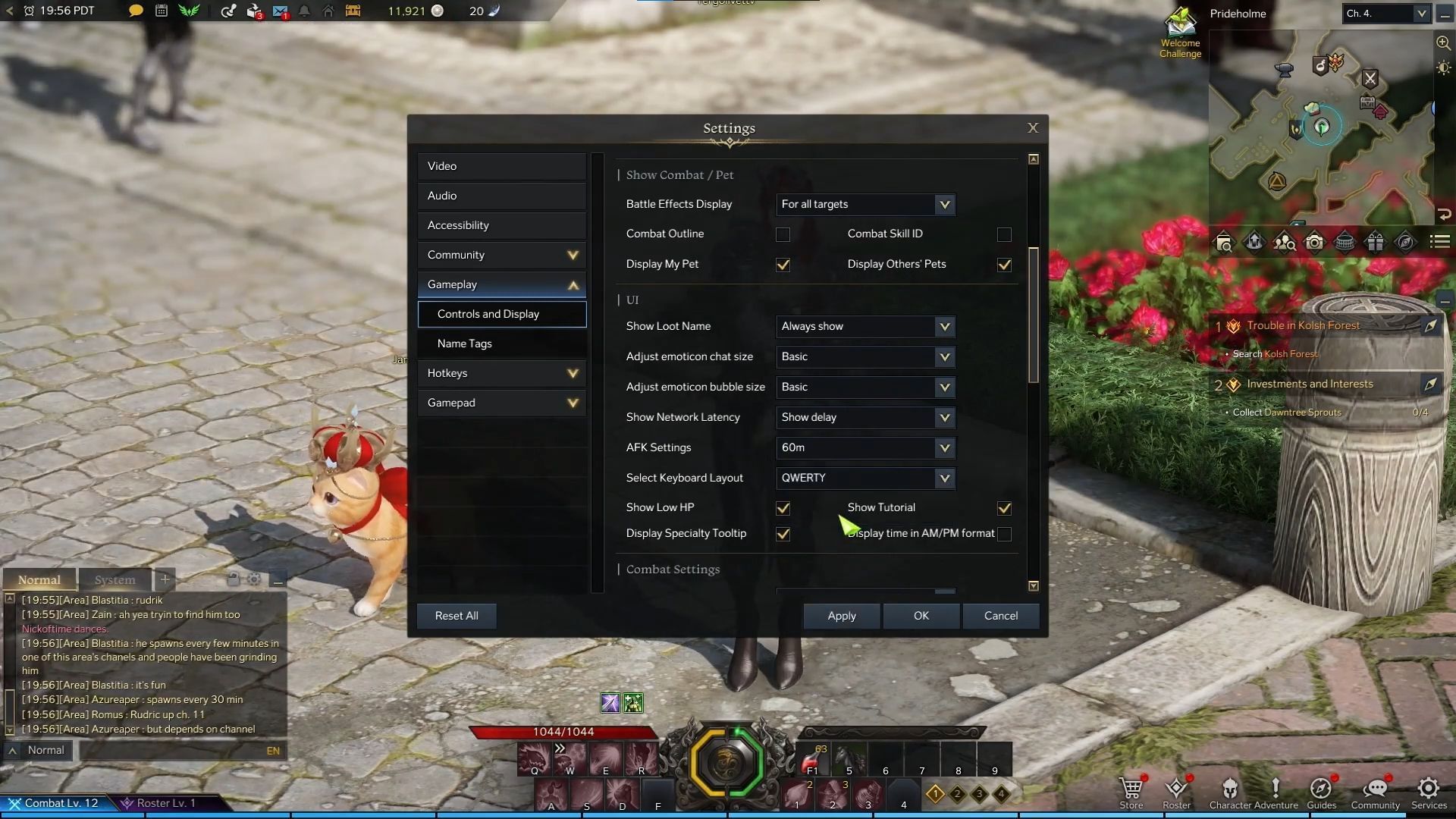Click the Reset All button
This screenshot has width=1456, height=819.
coord(456,616)
